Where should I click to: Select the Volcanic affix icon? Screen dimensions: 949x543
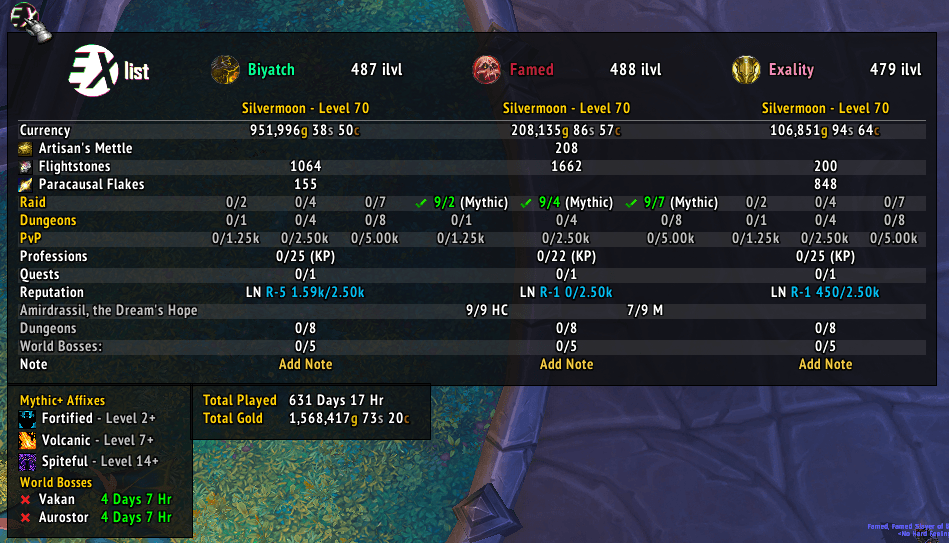tap(27, 441)
